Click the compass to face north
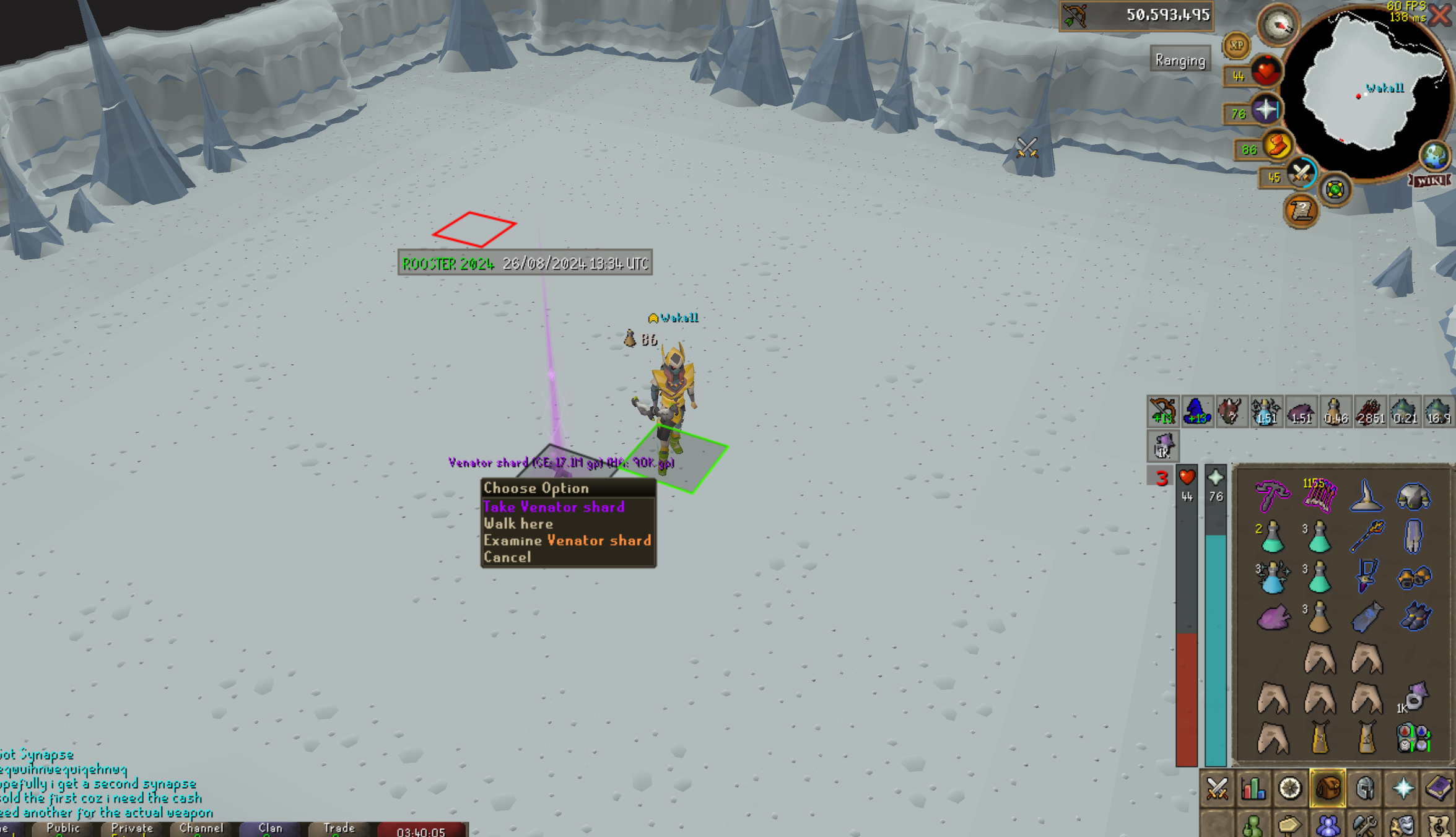Image resolution: width=1456 pixels, height=837 pixels. point(1278,25)
